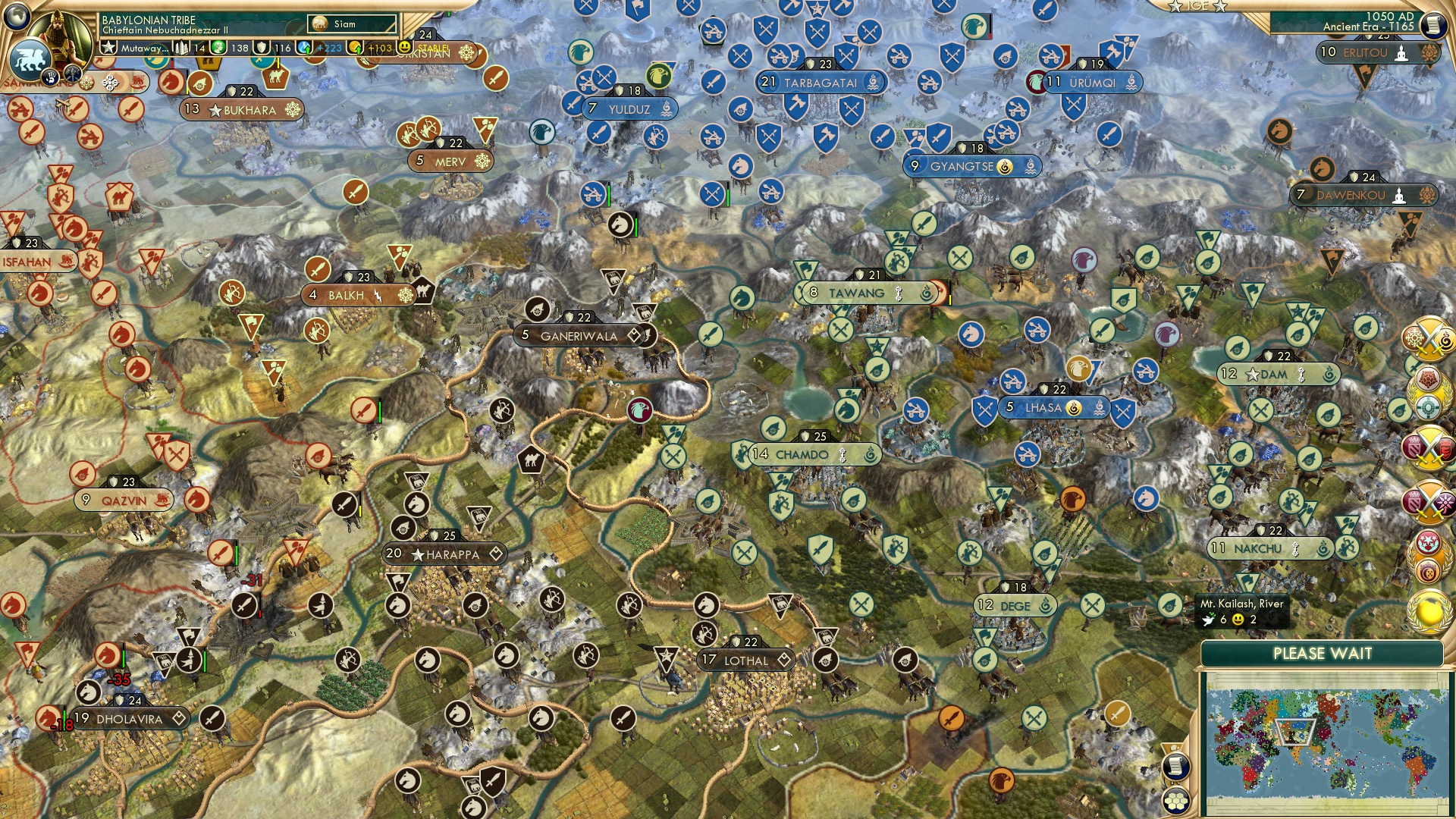The height and width of the screenshot is (819, 1456).
Task: Click the IGE label at the top of the screen
Action: pyautogui.click(x=1196, y=8)
